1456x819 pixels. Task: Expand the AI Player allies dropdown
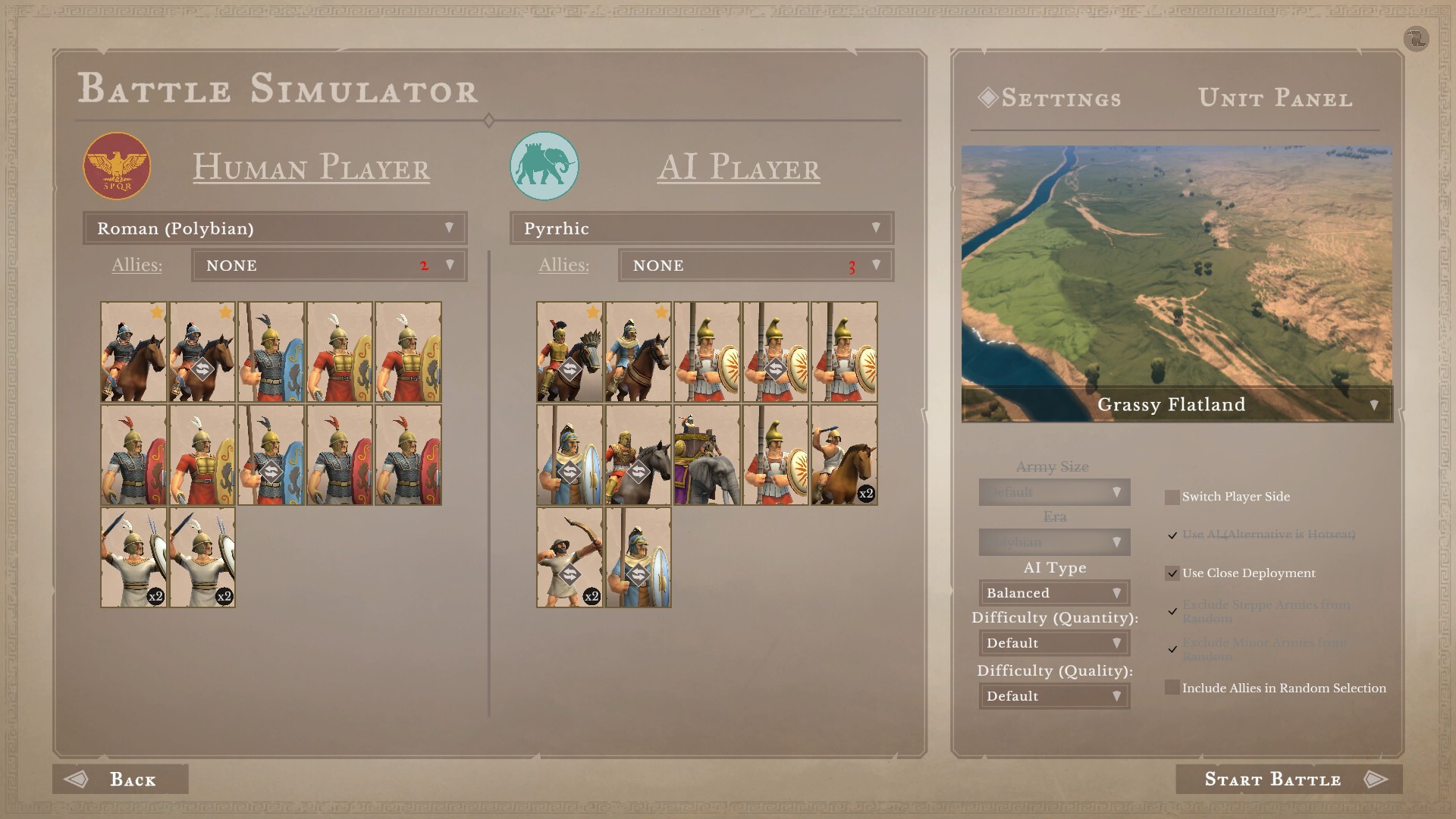[x=755, y=265]
